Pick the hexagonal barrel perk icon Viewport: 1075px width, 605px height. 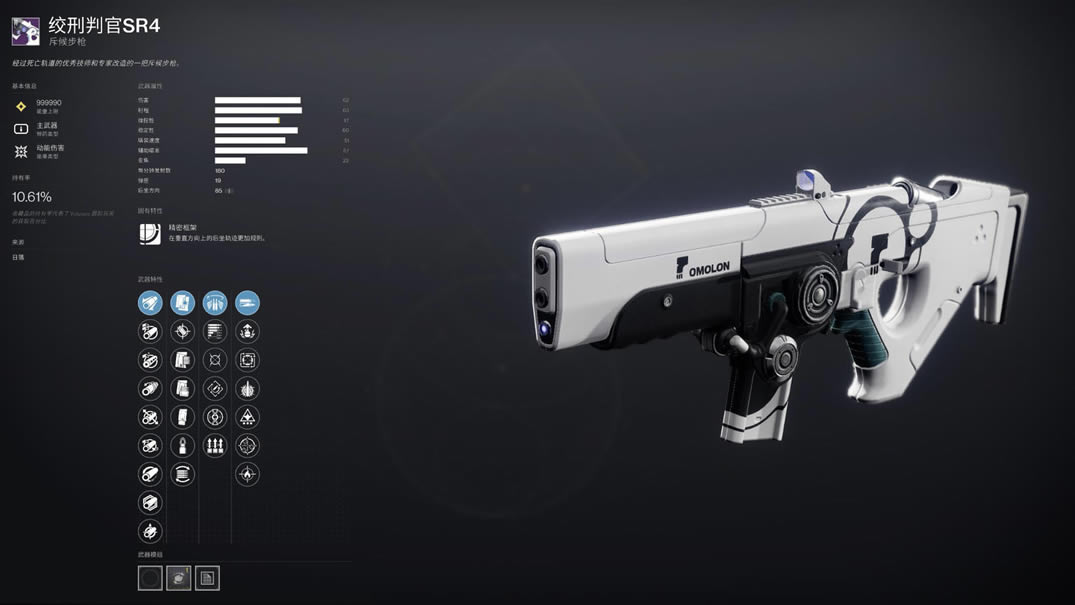(x=150, y=503)
